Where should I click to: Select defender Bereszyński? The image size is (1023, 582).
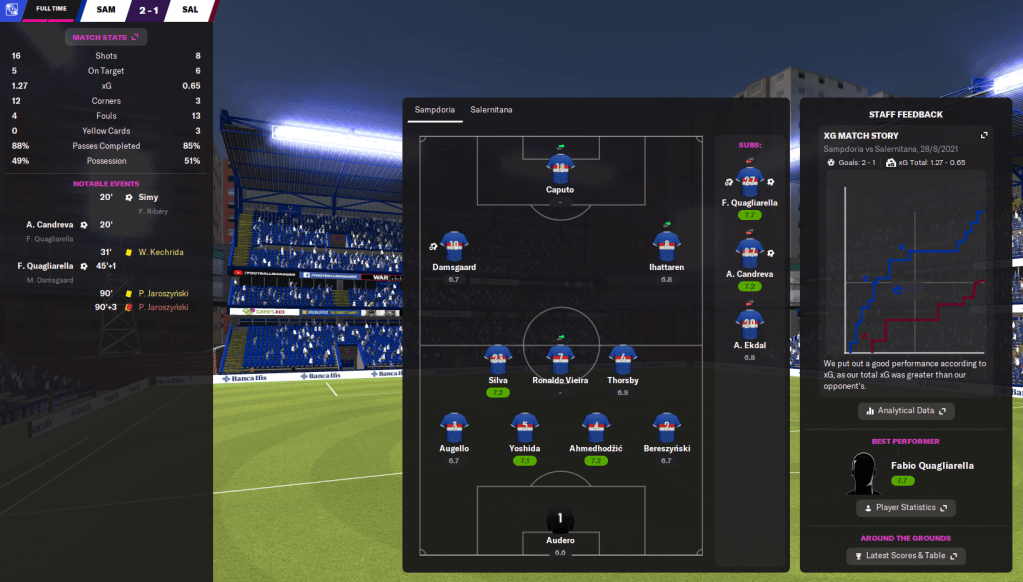666,428
